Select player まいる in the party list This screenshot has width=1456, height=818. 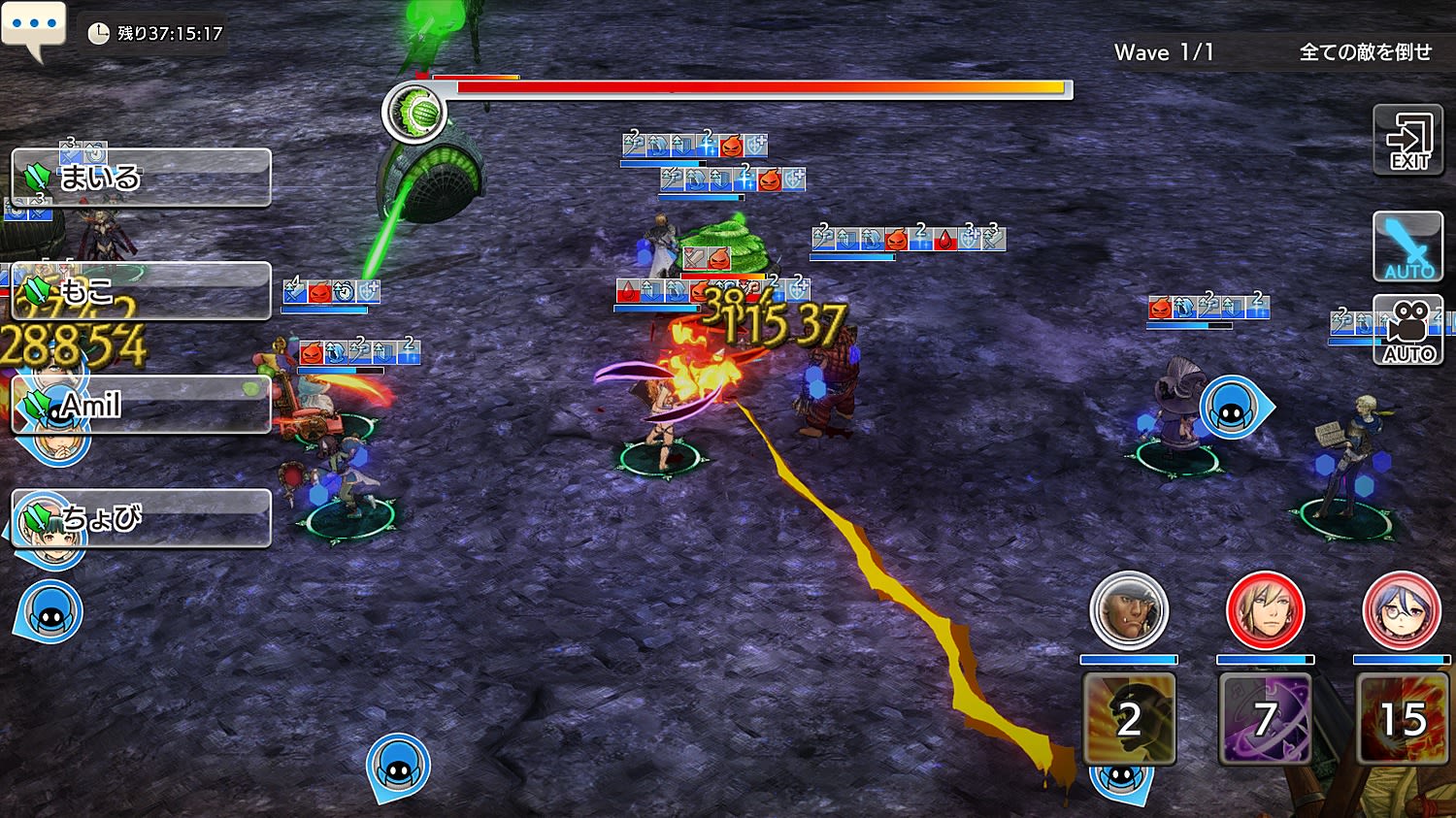tap(141, 178)
